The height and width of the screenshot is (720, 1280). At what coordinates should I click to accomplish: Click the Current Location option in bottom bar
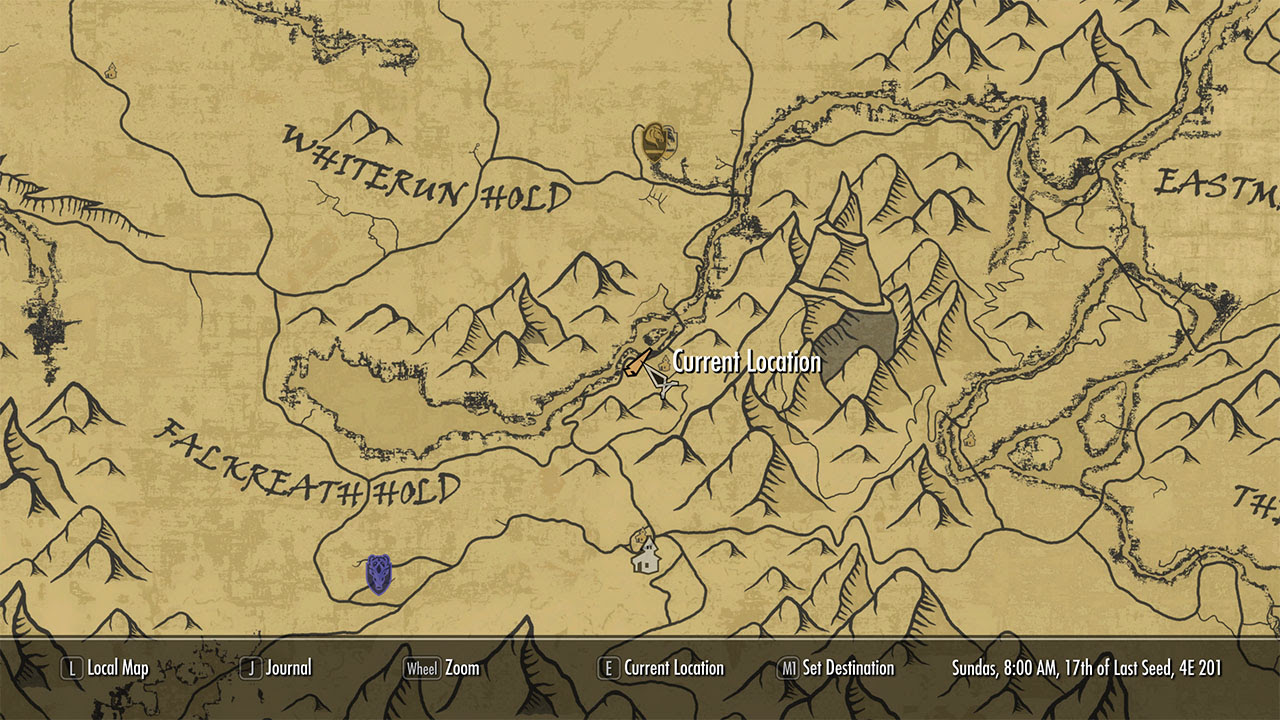[673, 668]
